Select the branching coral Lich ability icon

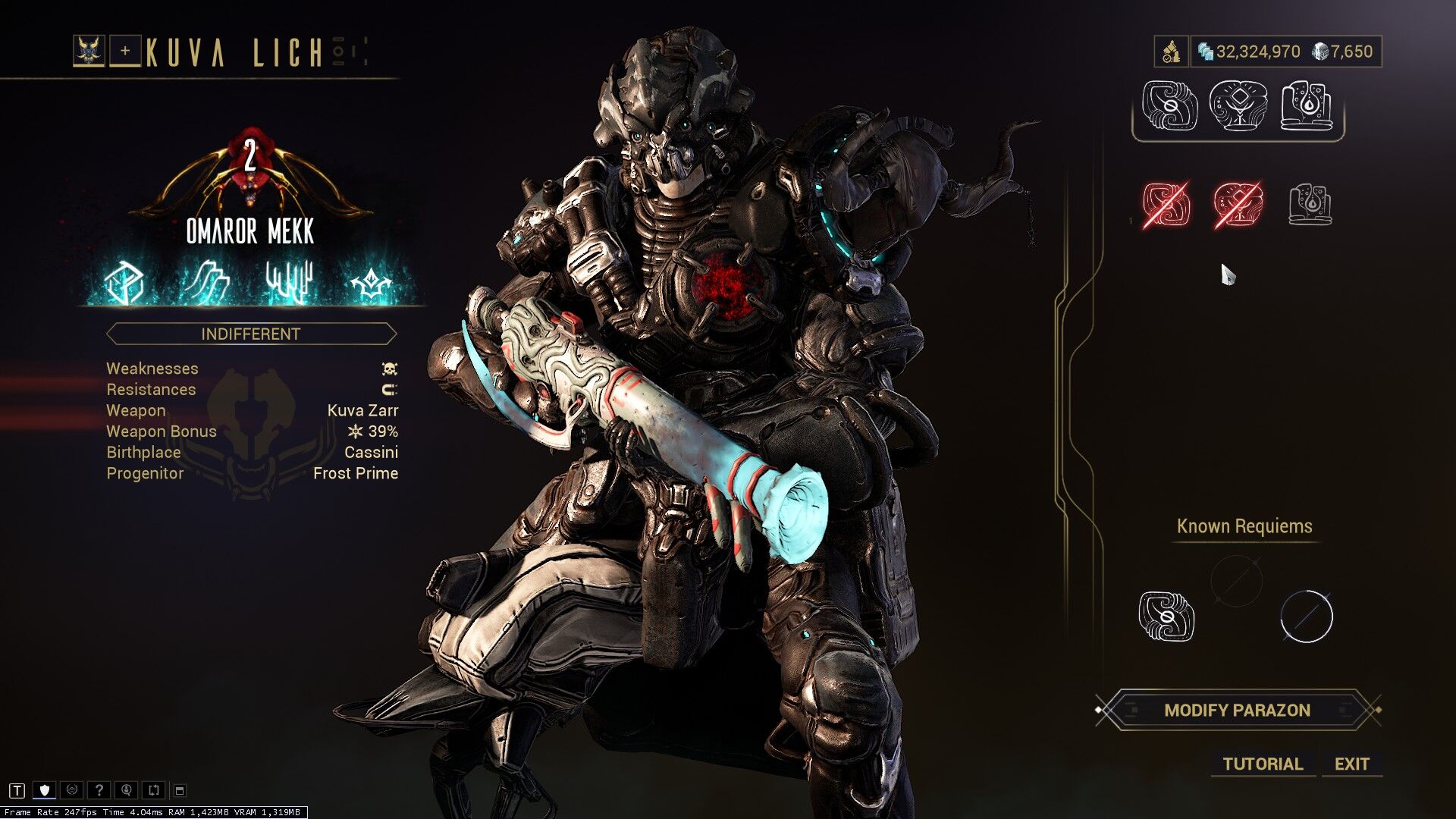289,284
